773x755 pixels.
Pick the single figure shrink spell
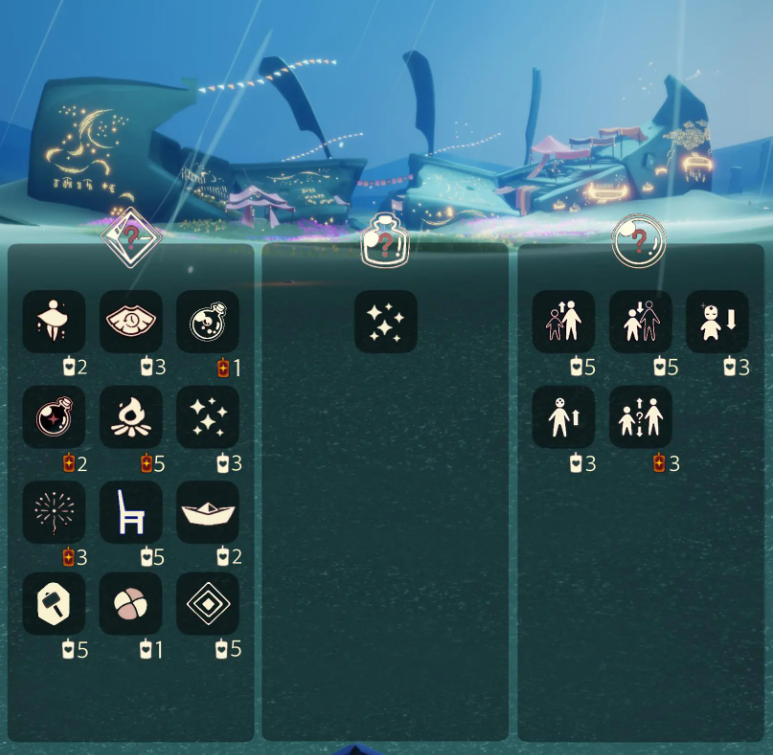tap(718, 322)
